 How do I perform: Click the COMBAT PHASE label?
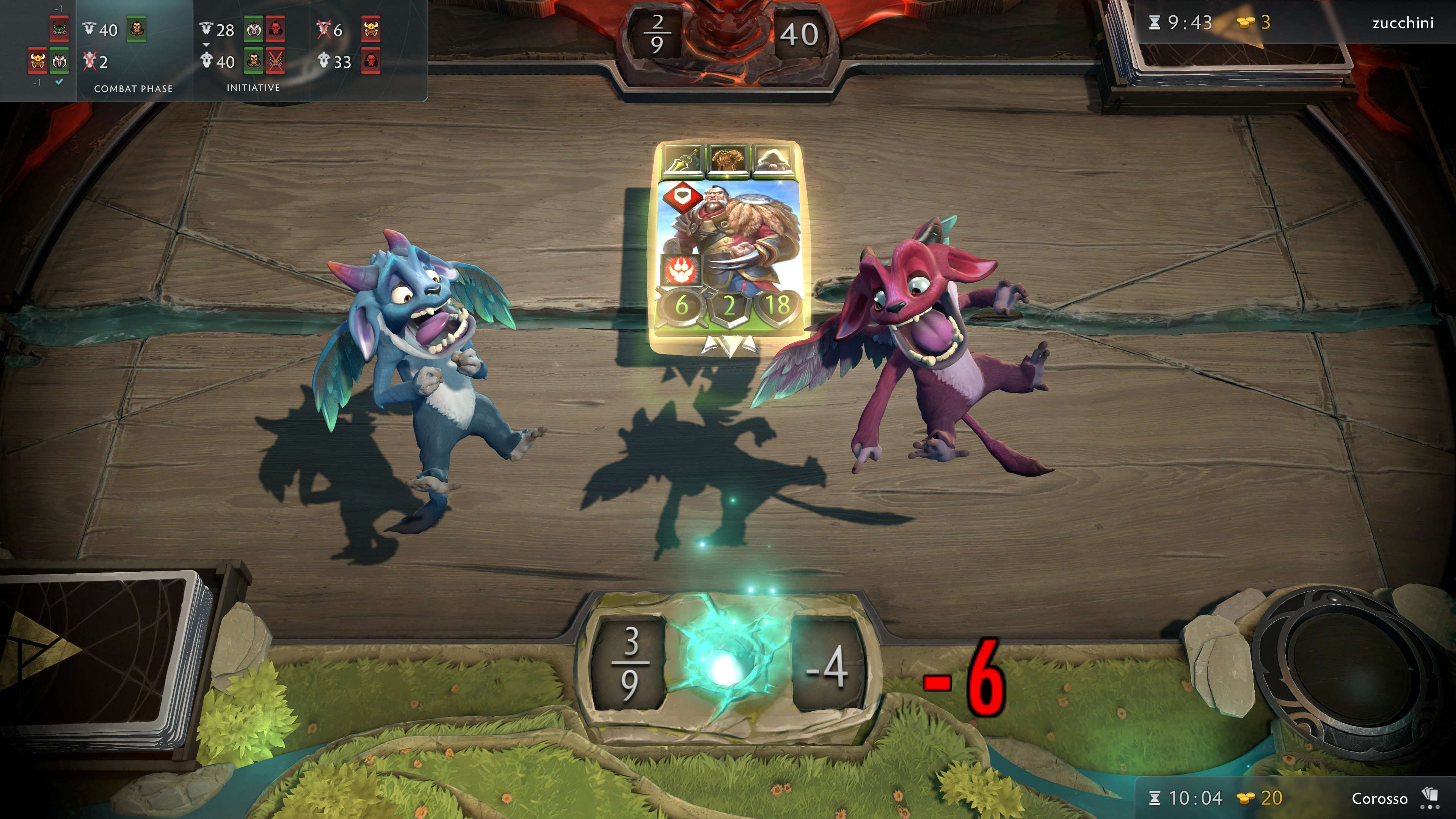tap(133, 88)
